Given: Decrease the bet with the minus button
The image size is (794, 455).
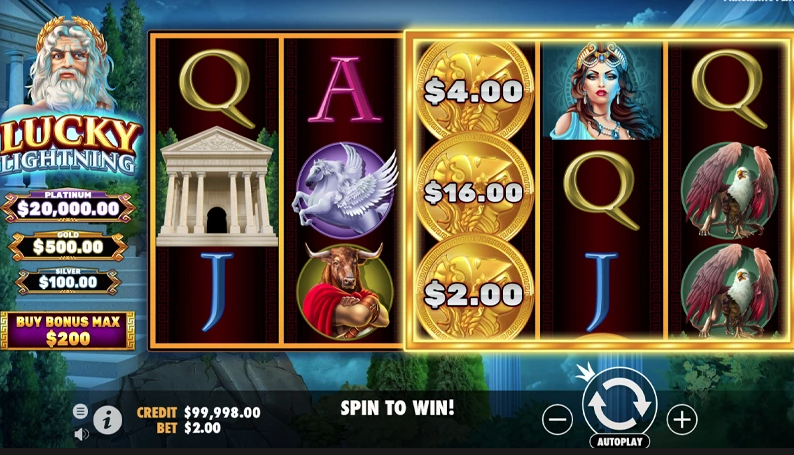Looking at the screenshot, I should [557, 419].
